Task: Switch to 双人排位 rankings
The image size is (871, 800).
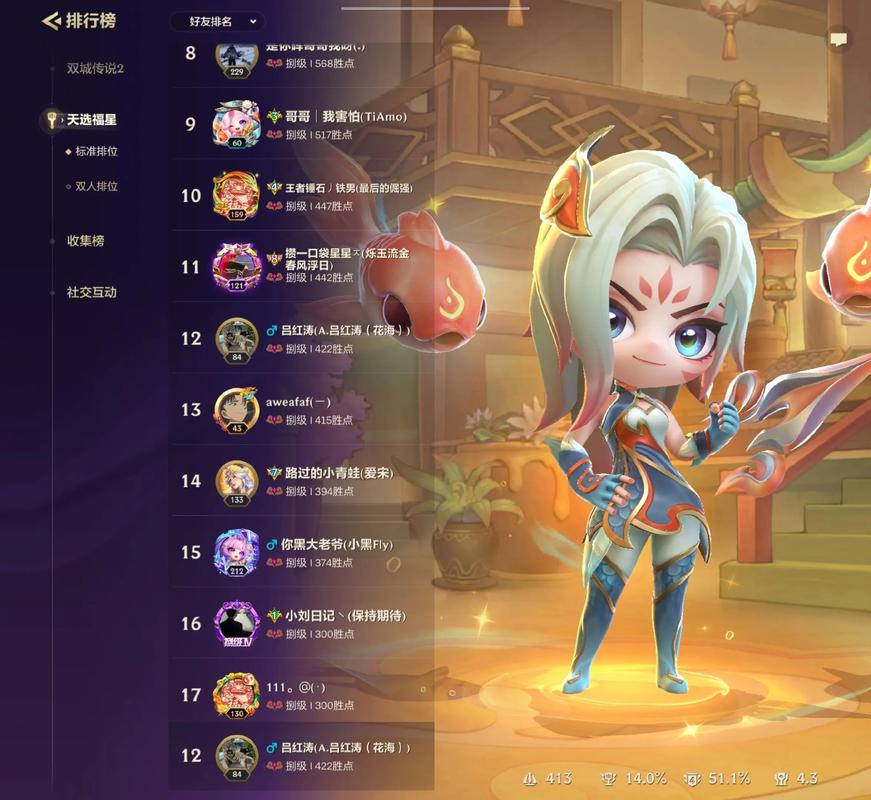Action: click(96, 186)
